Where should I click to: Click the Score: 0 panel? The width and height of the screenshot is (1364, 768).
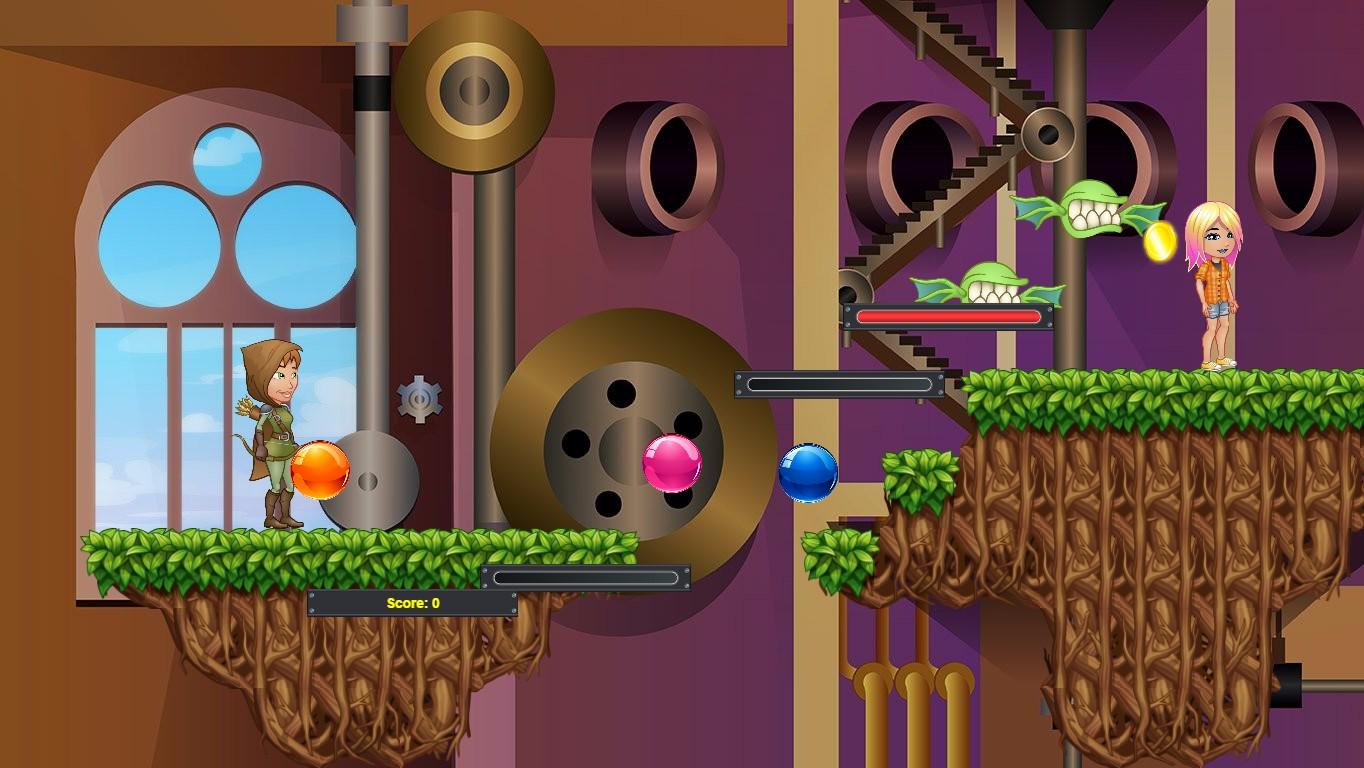click(x=412, y=602)
